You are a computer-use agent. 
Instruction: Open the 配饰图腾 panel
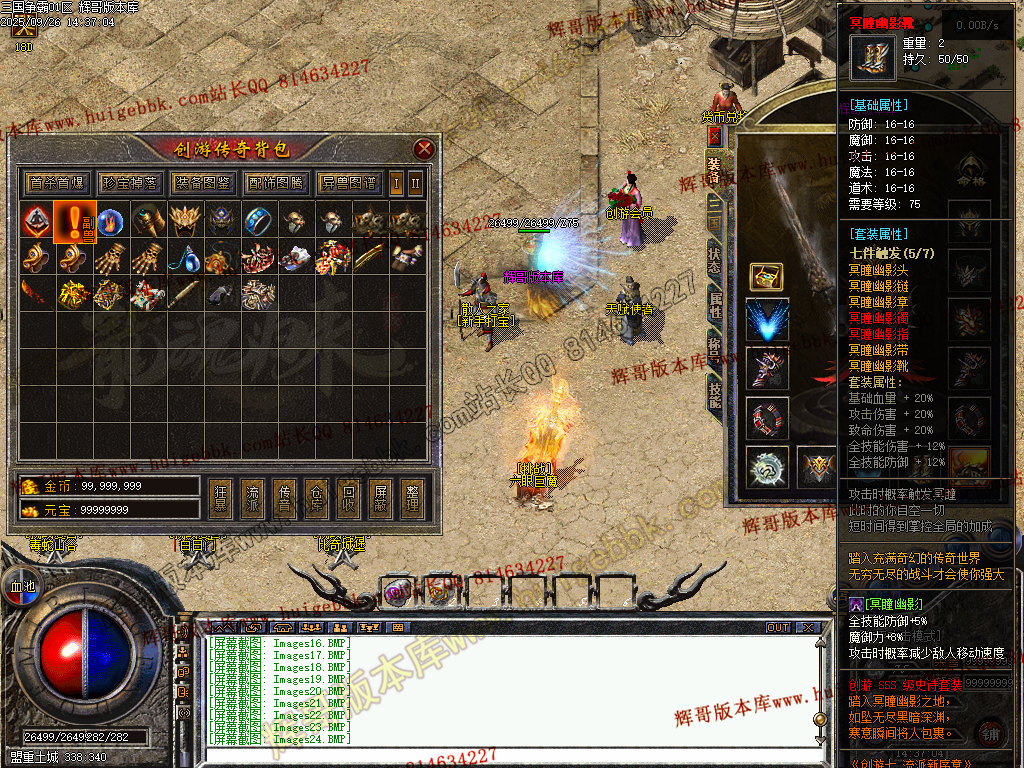pos(275,183)
